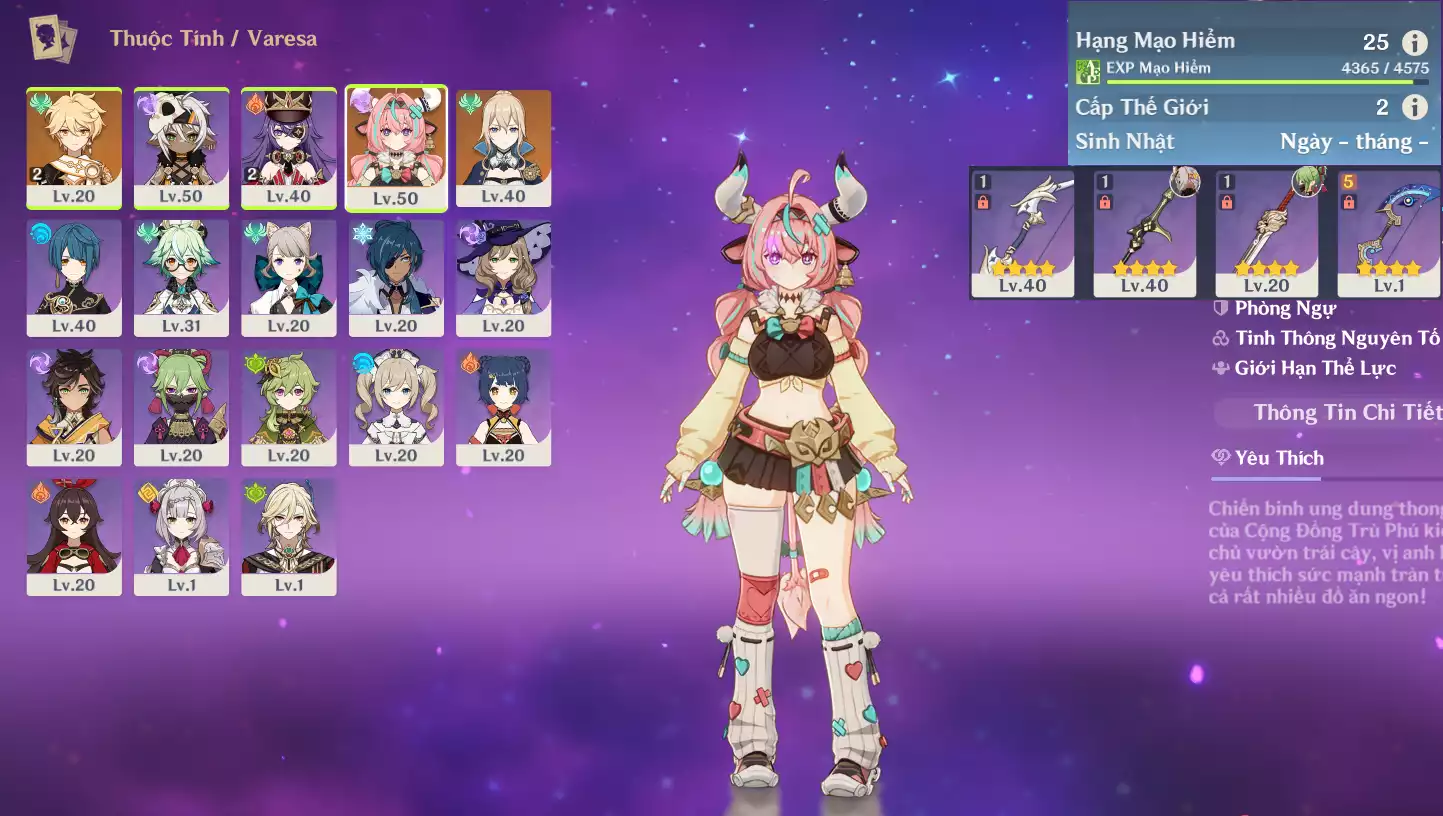Viewport: 1443px width, 816px height.
Task: Click the Lv.40 white bow weapon
Action: [x=1022, y=233]
